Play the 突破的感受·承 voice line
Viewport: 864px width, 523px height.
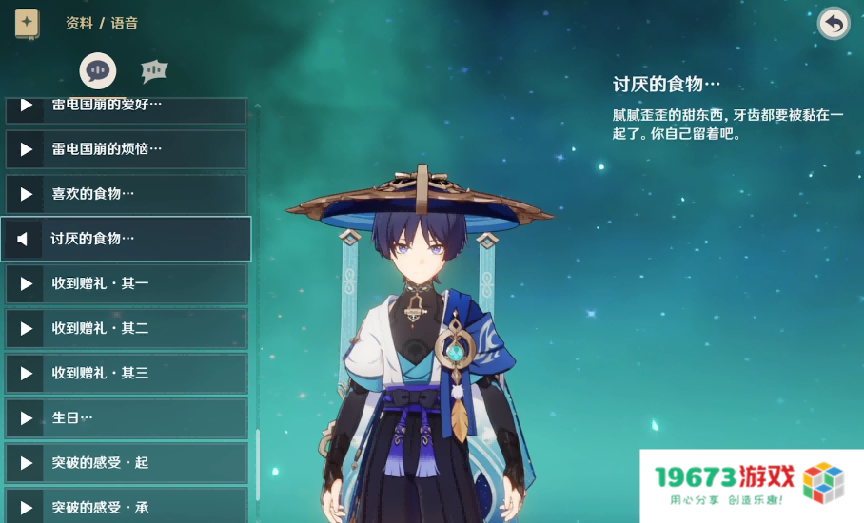pyautogui.click(x=26, y=506)
